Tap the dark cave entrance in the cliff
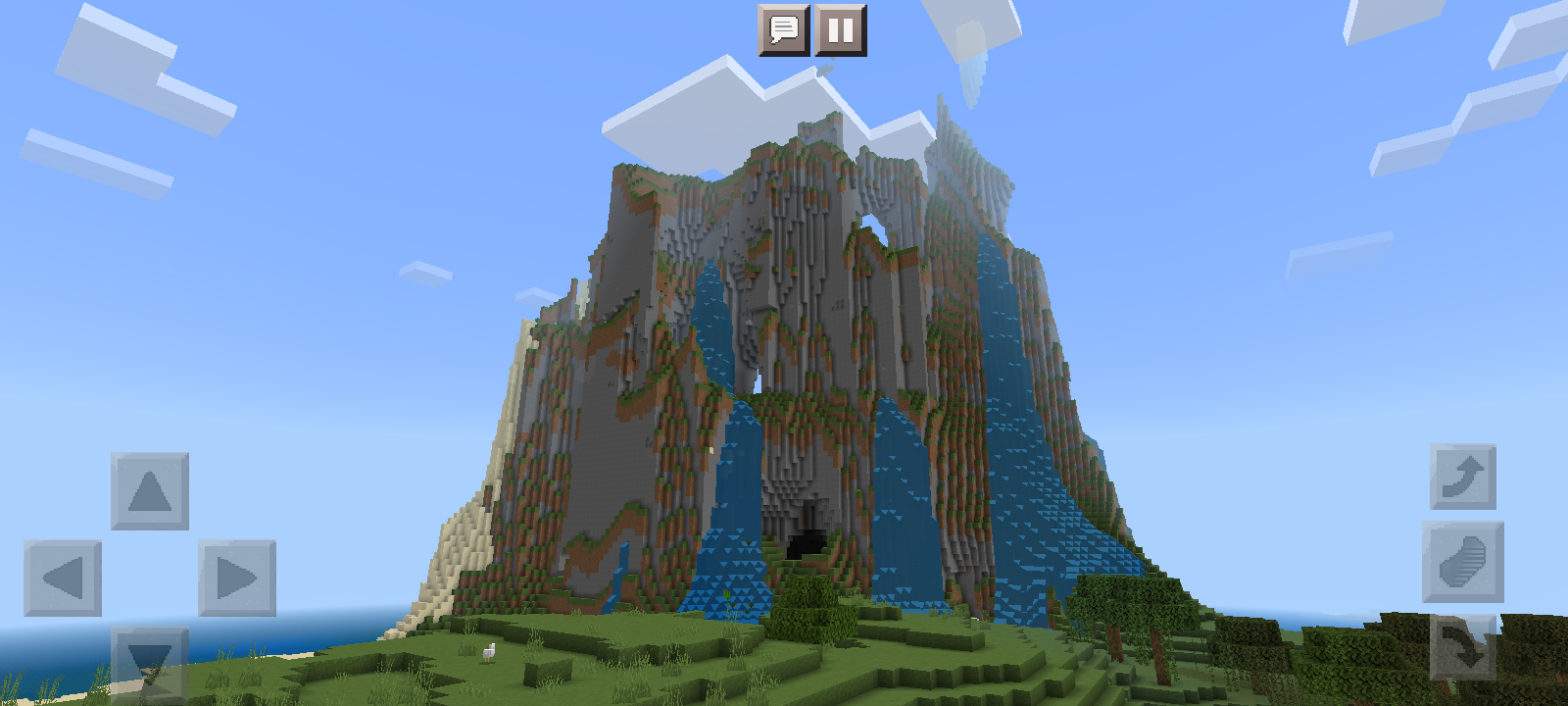The height and width of the screenshot is (706, 1568). coord(806,541)
